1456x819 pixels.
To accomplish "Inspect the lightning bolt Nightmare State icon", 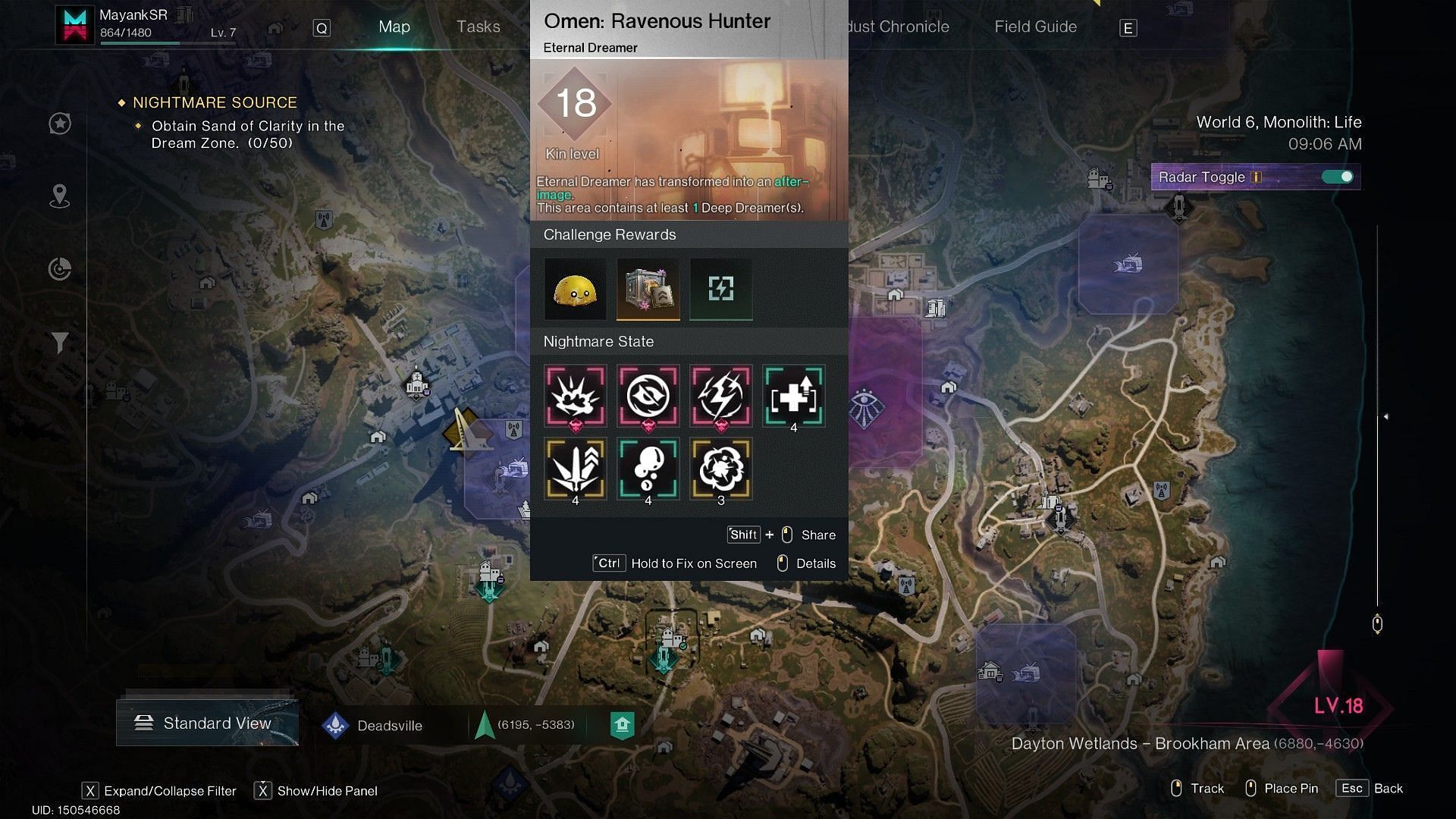I will 720,396.
